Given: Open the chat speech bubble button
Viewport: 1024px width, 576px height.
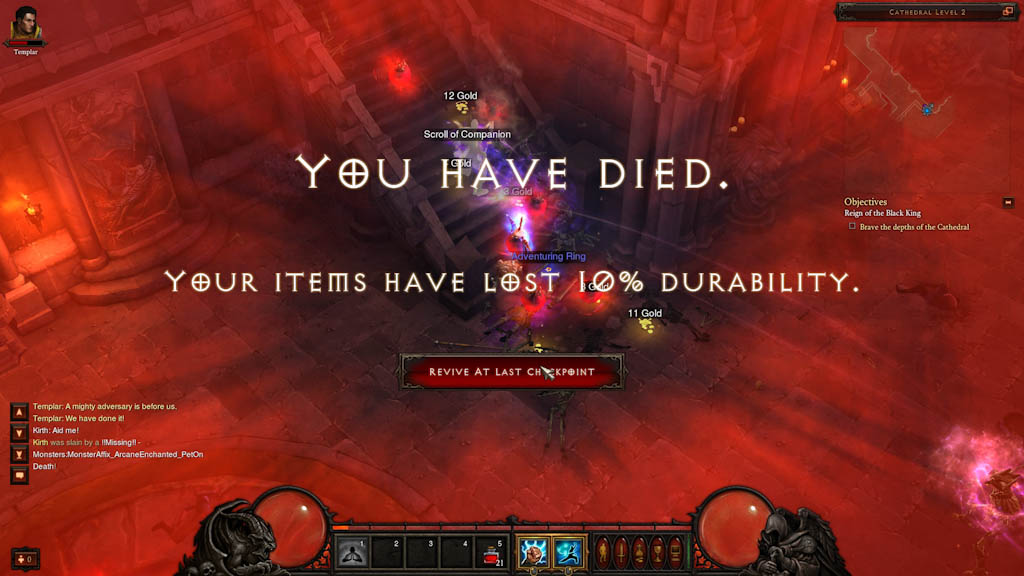Looking at the screenshot, I should pos(19,477).
